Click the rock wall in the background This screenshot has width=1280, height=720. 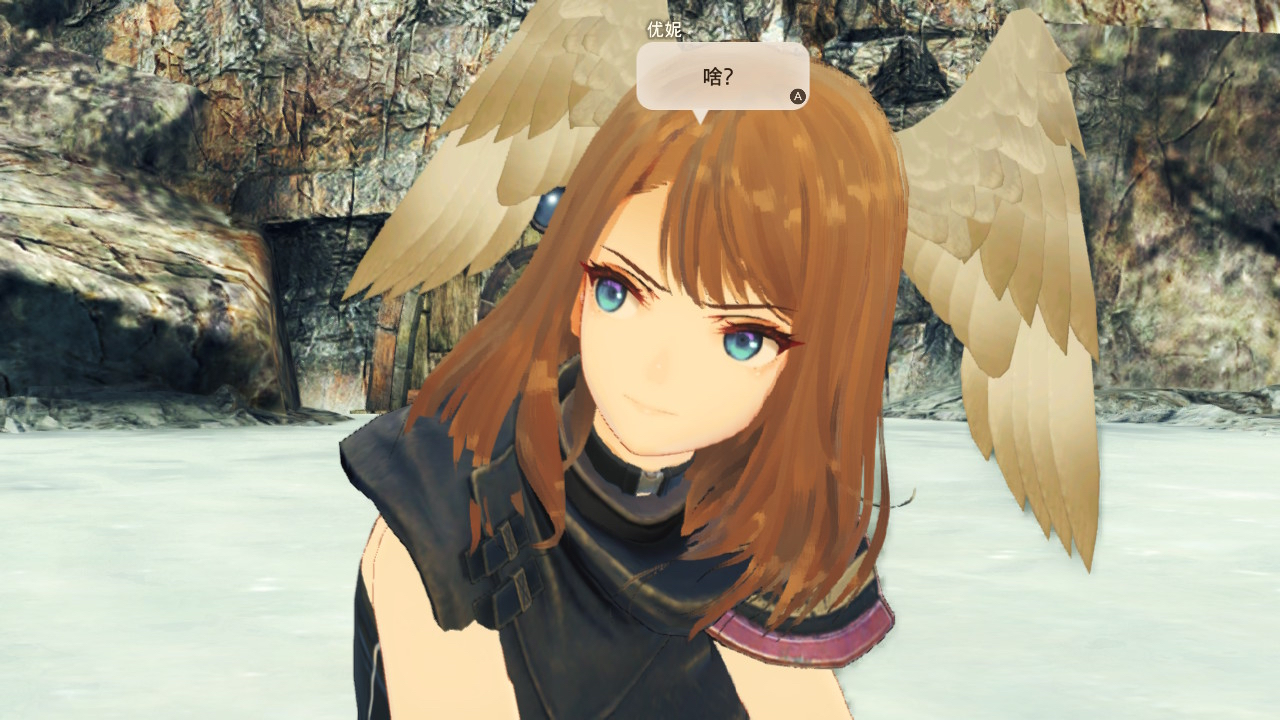150,150
